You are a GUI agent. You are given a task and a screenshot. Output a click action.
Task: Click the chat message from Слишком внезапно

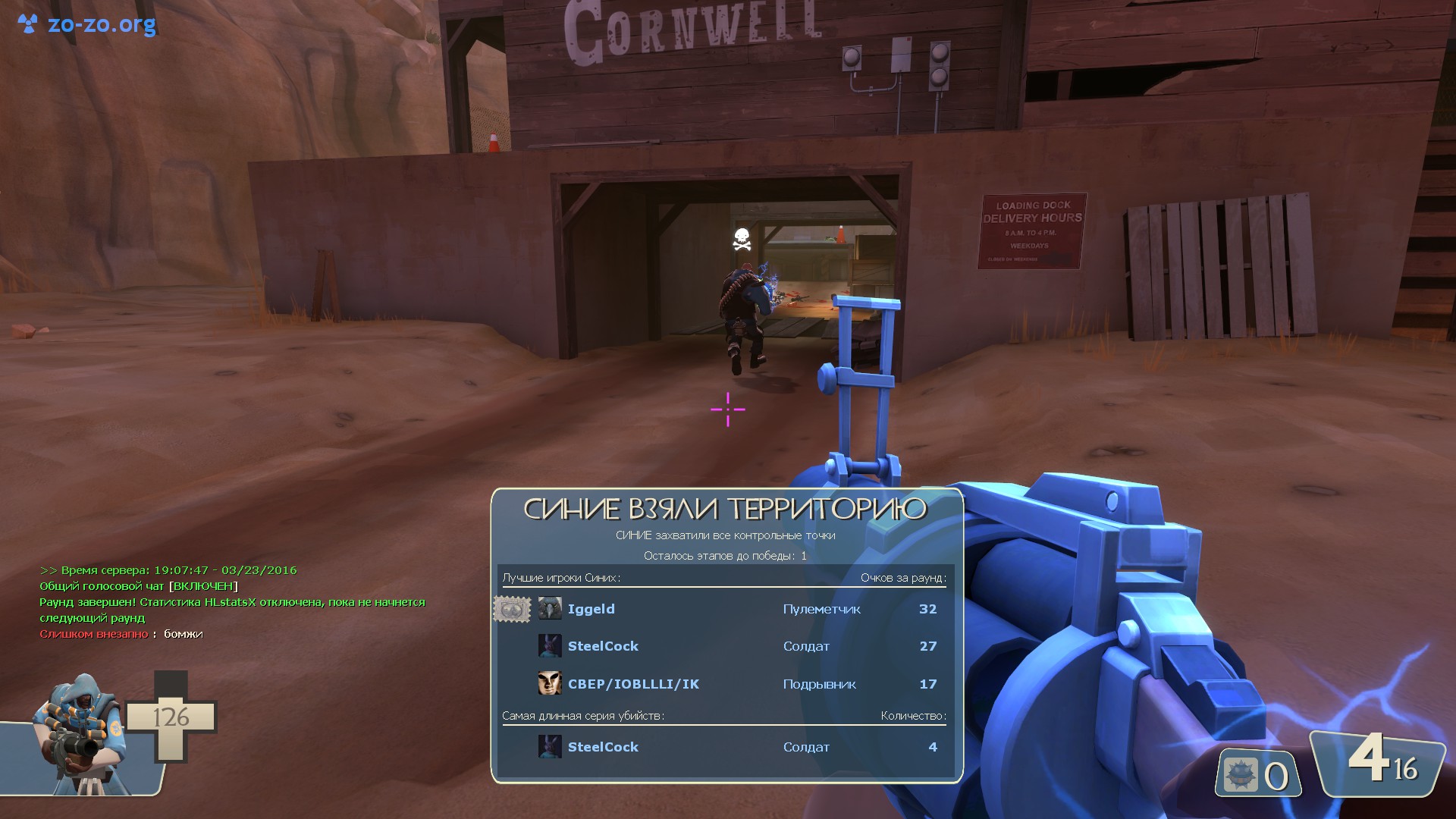coord(121,634)
